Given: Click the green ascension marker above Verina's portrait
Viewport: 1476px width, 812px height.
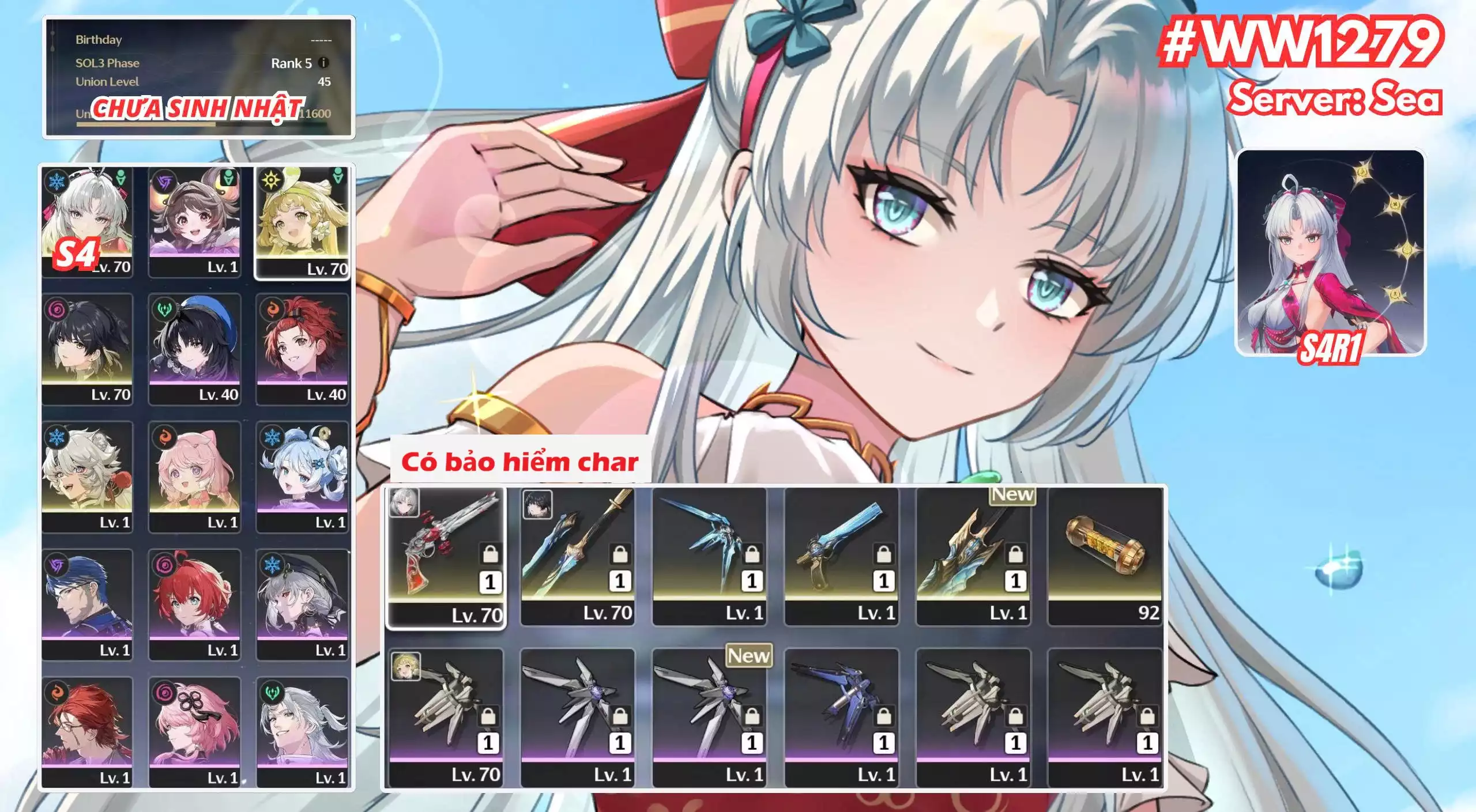Looking at the screenshot, I should [x=340, y=176].
